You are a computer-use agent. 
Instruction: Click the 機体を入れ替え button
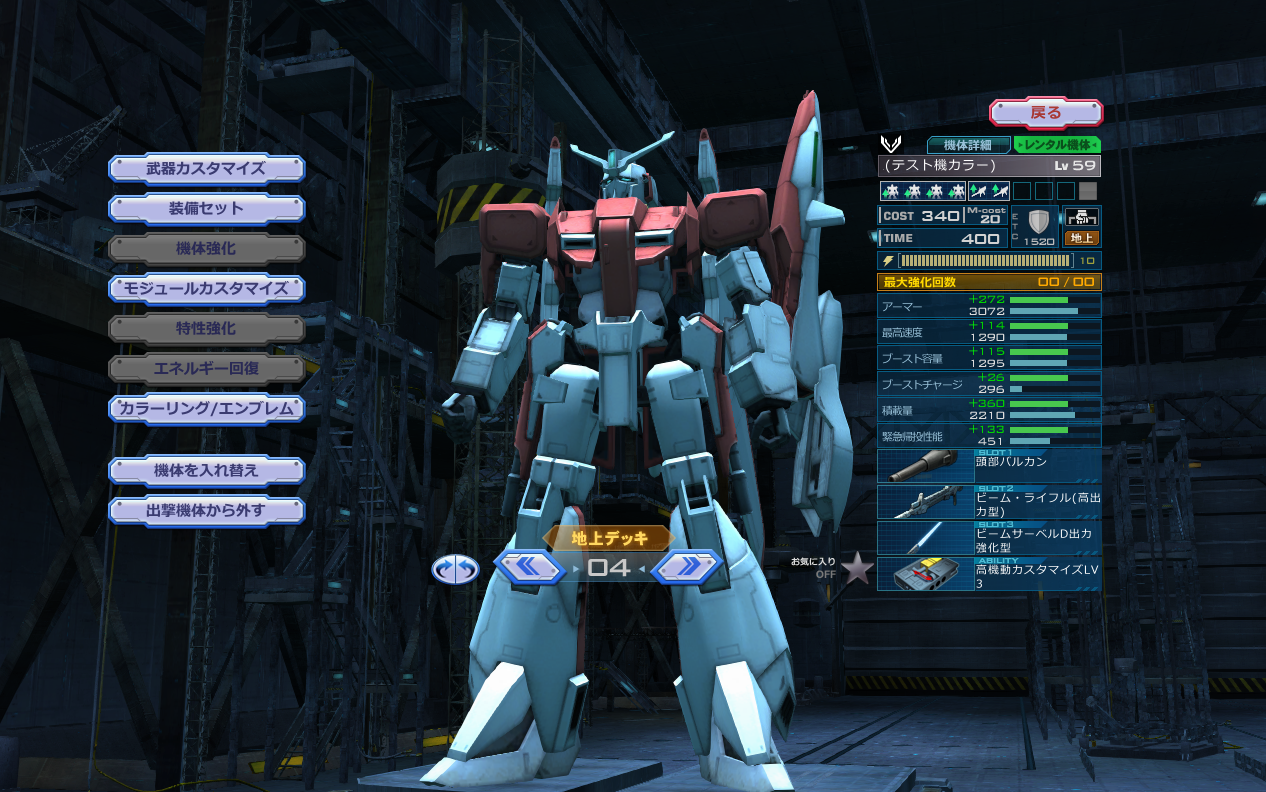[206, 470]
